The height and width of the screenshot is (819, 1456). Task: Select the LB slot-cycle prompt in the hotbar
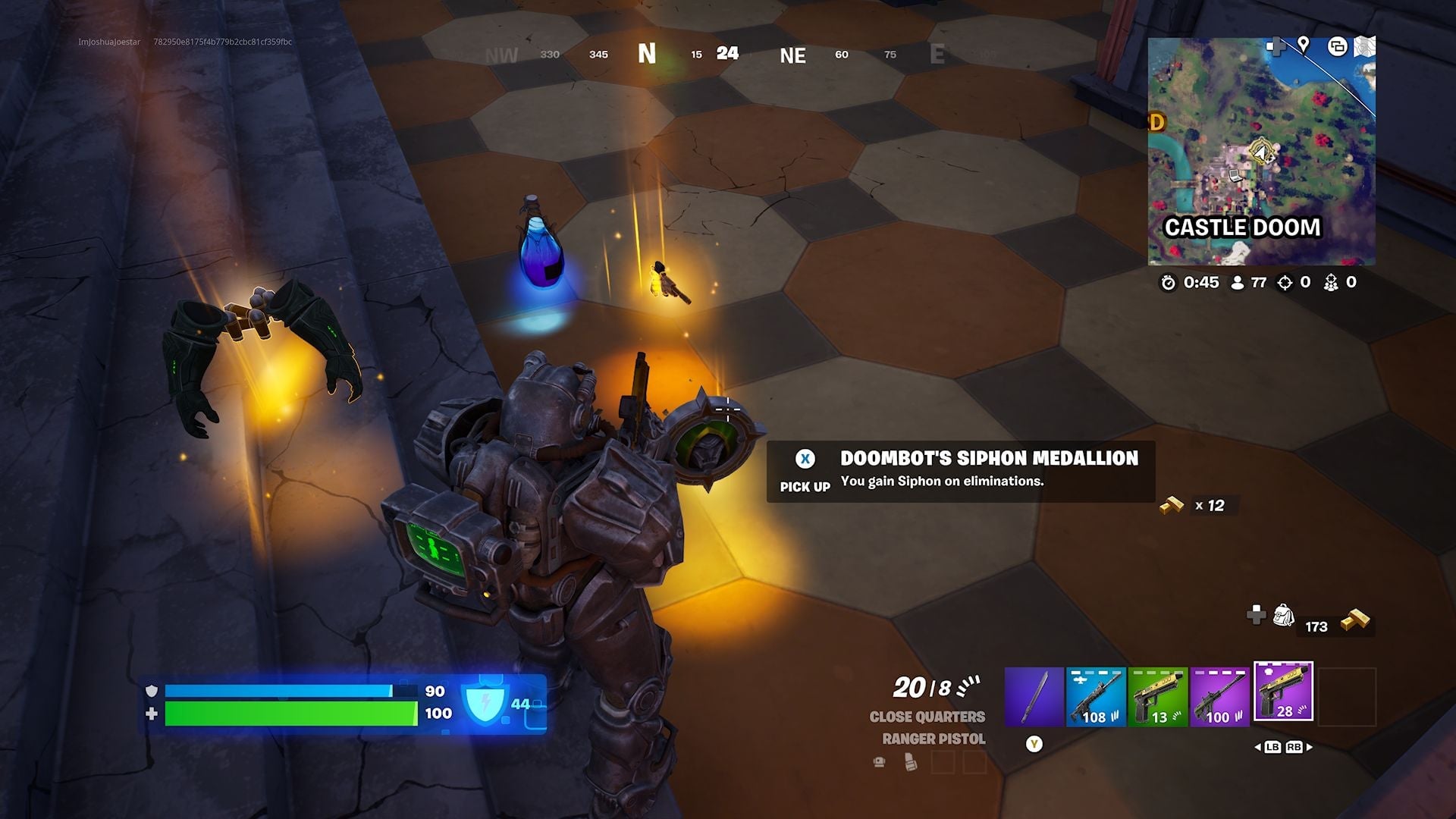point(1274,747)
